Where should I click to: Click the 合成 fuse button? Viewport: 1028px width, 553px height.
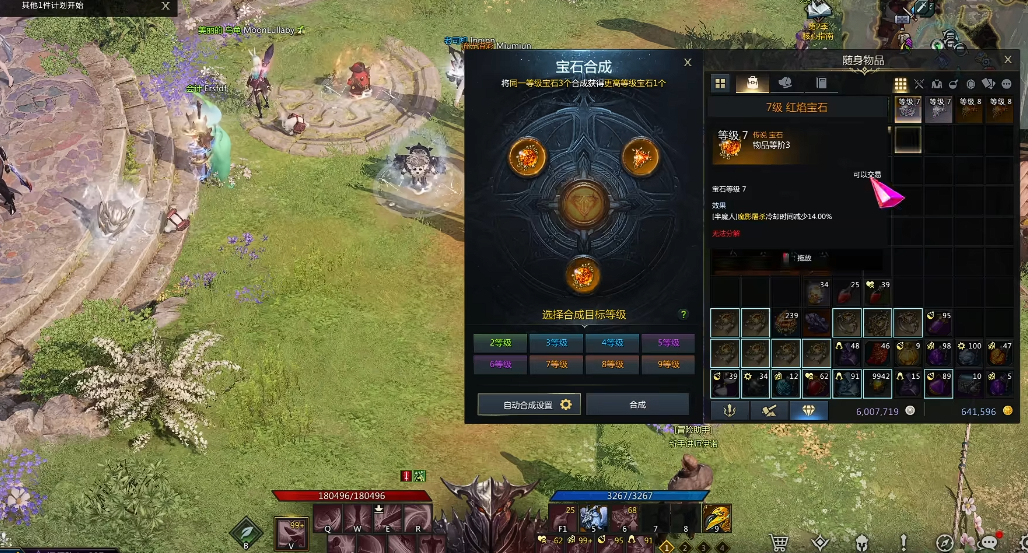point(637,404)
